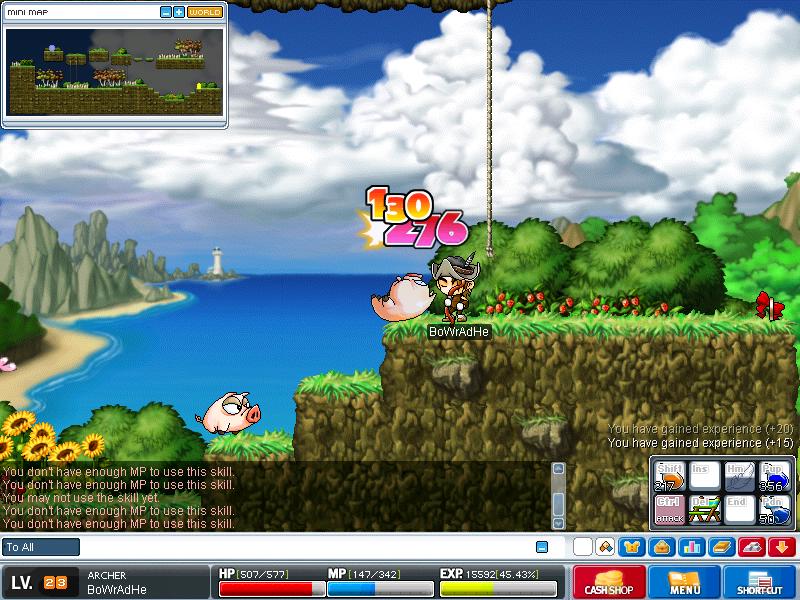Expand the mini map with the plus button
The width and height of the screenshot is (800, 600).
179,12
